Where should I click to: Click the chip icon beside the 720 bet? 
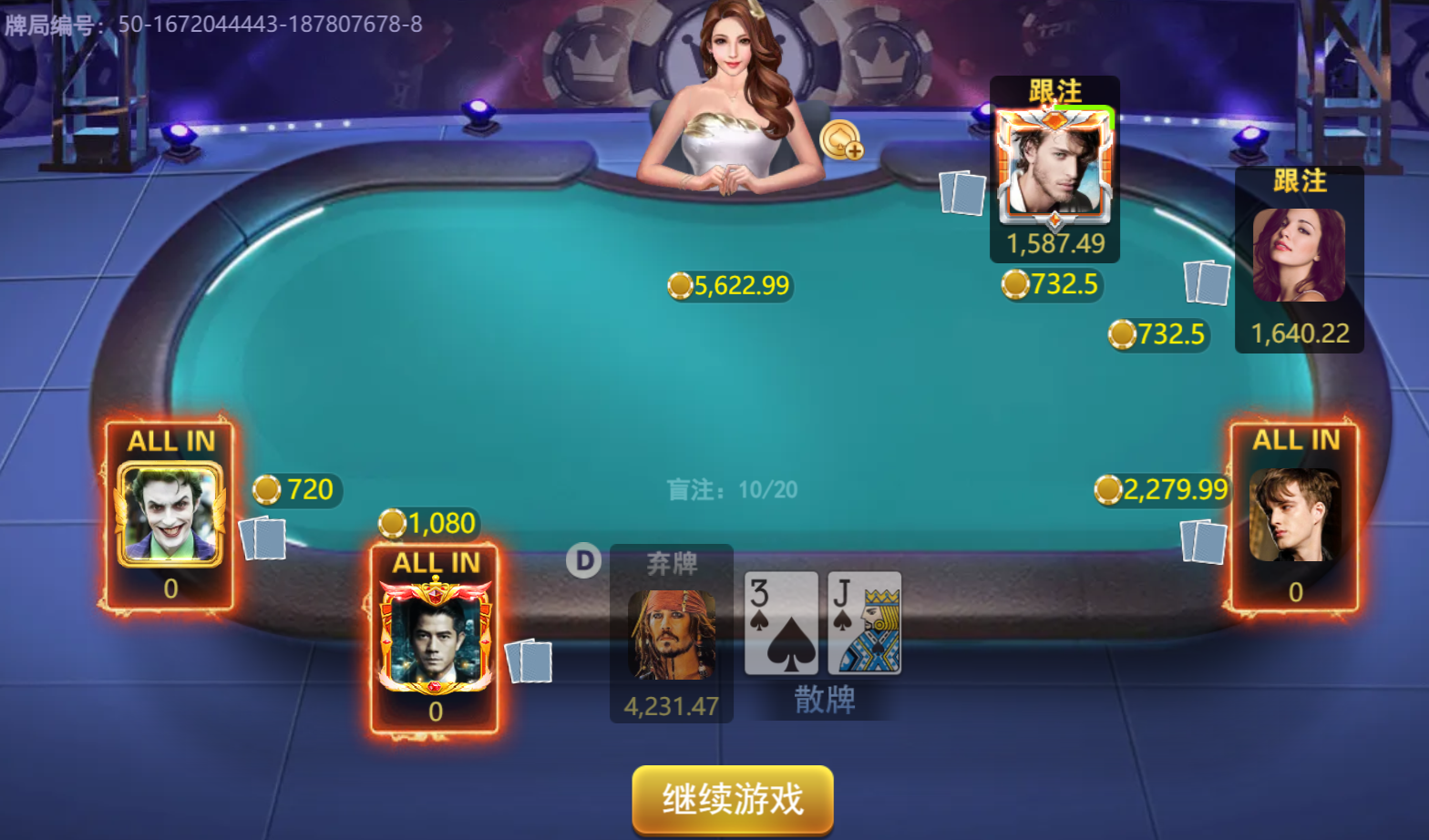[265, 489]
